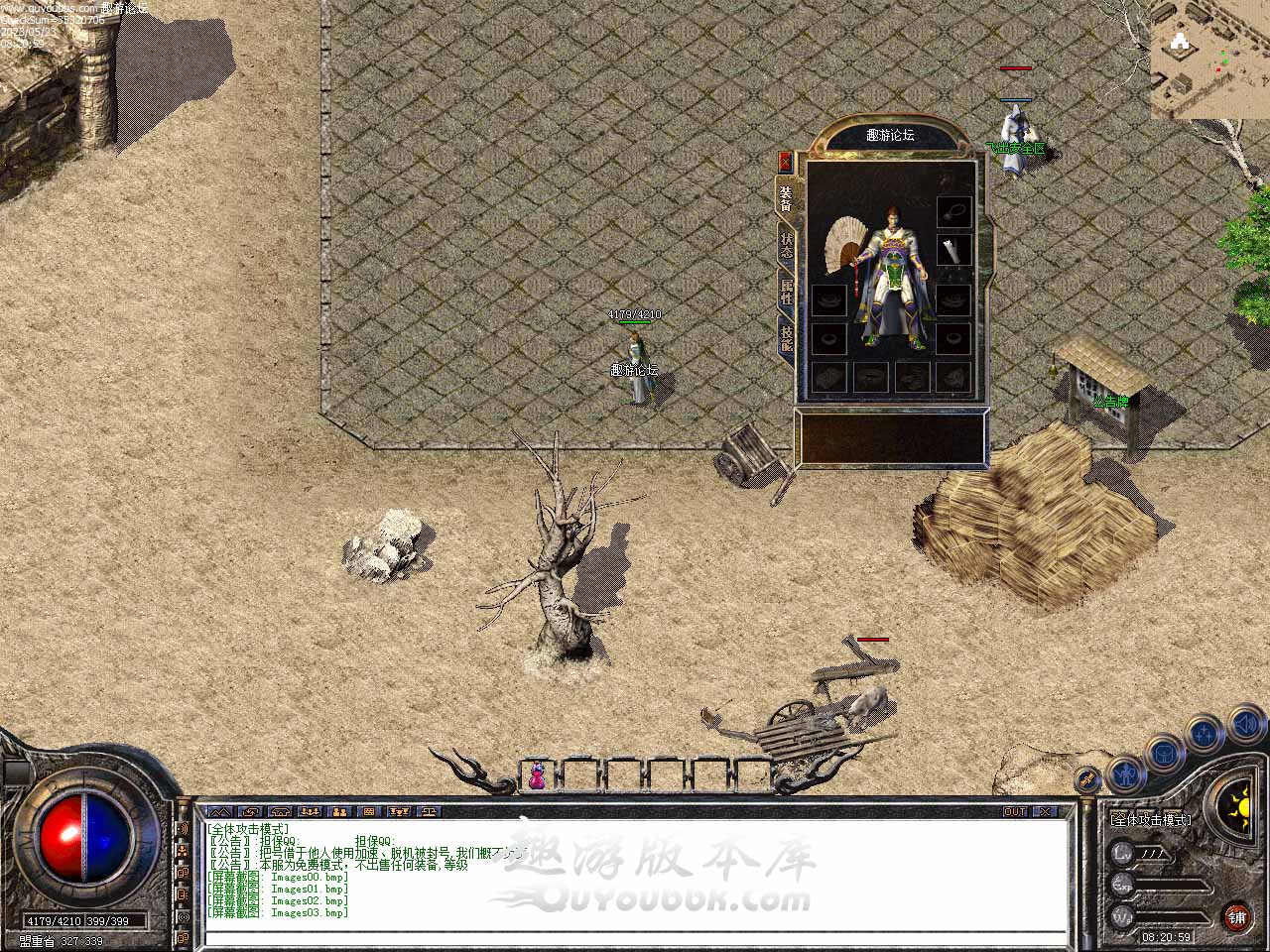Select the 装备 equipment tab
Screen dimensions: 1270x952
[x=786, y=198]
